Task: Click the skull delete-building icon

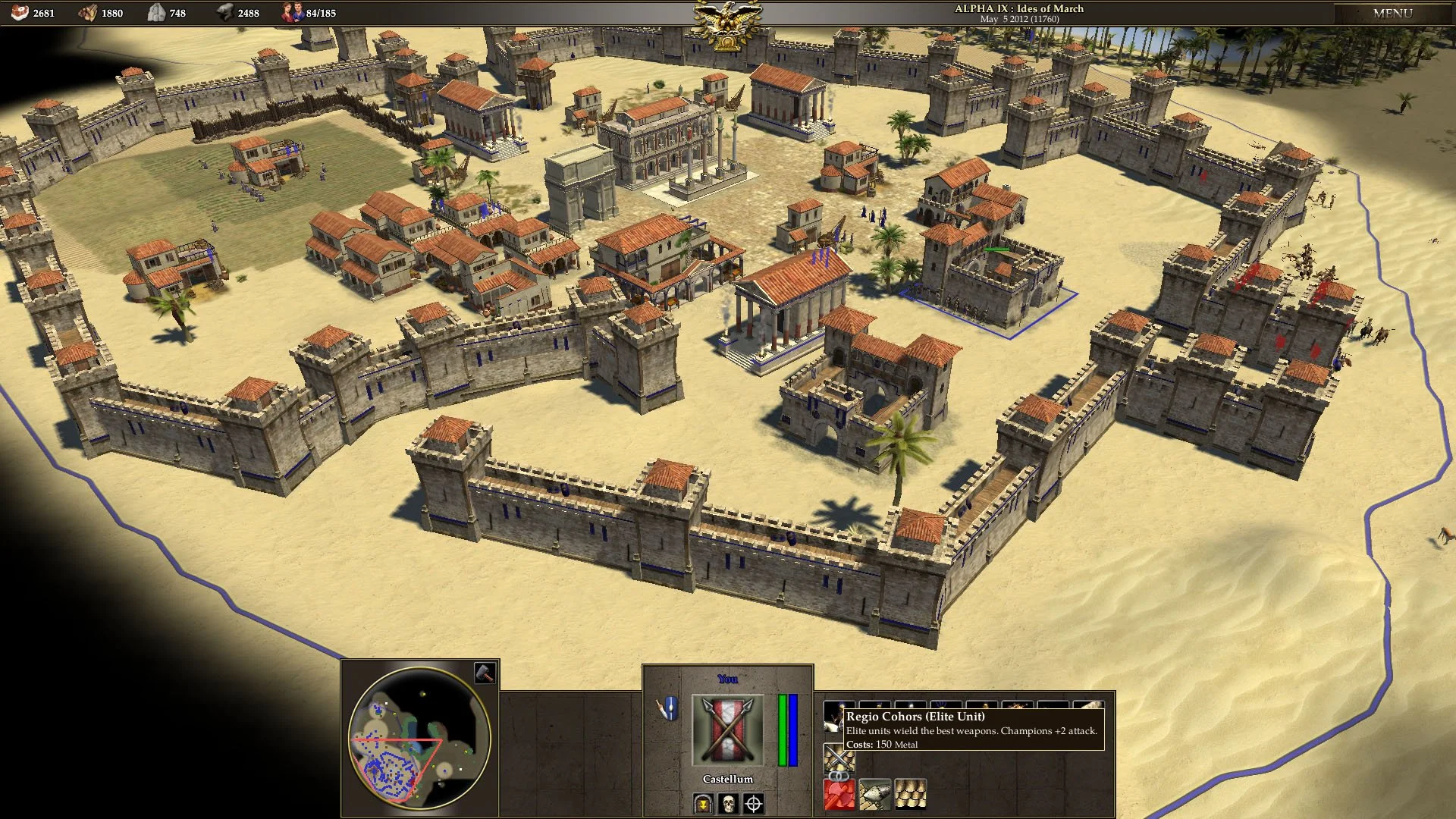Action: [x=729, y=804]
